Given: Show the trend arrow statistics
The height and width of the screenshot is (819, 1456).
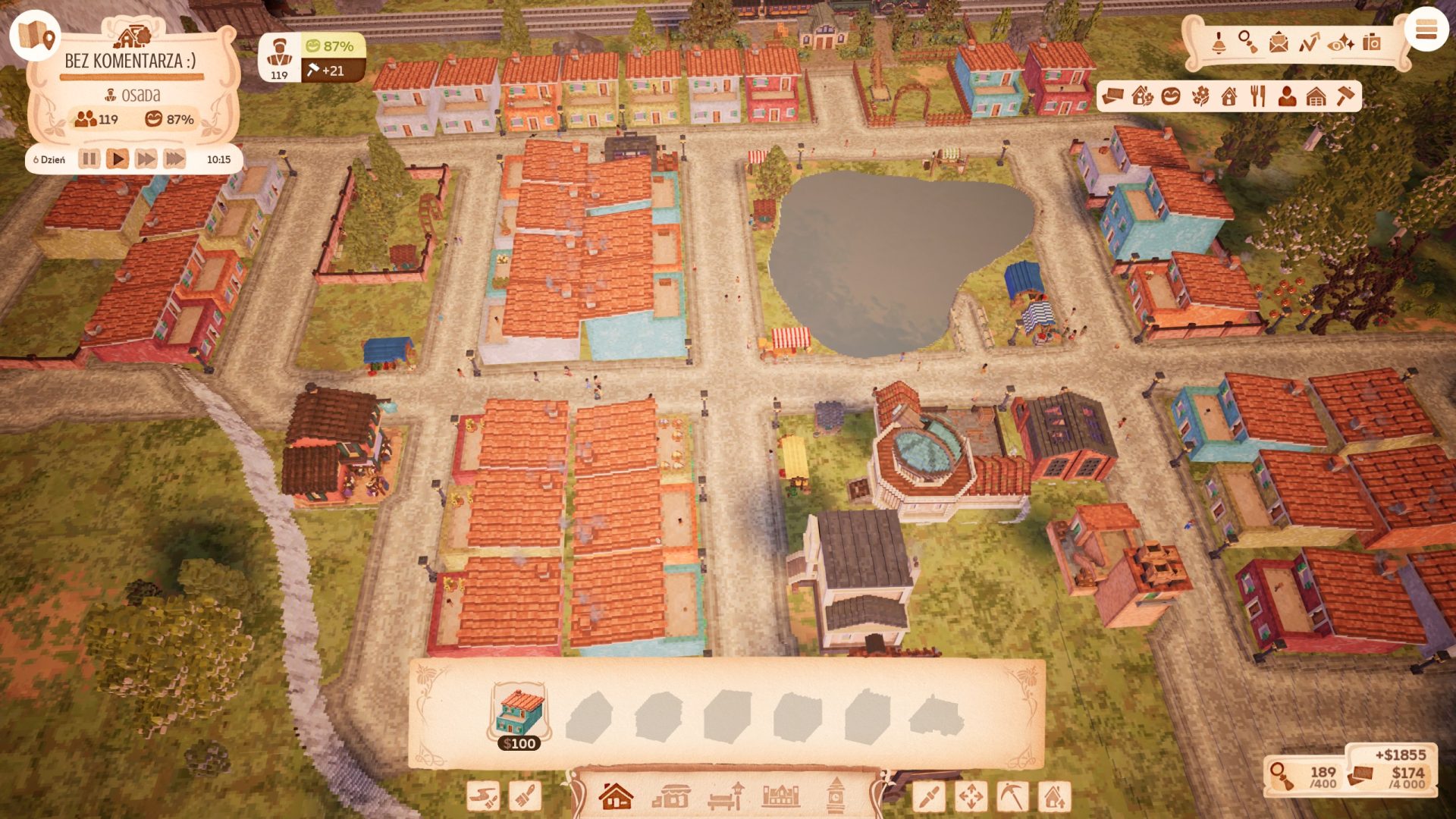Looking at the screenshot, I should point(1309,42).
